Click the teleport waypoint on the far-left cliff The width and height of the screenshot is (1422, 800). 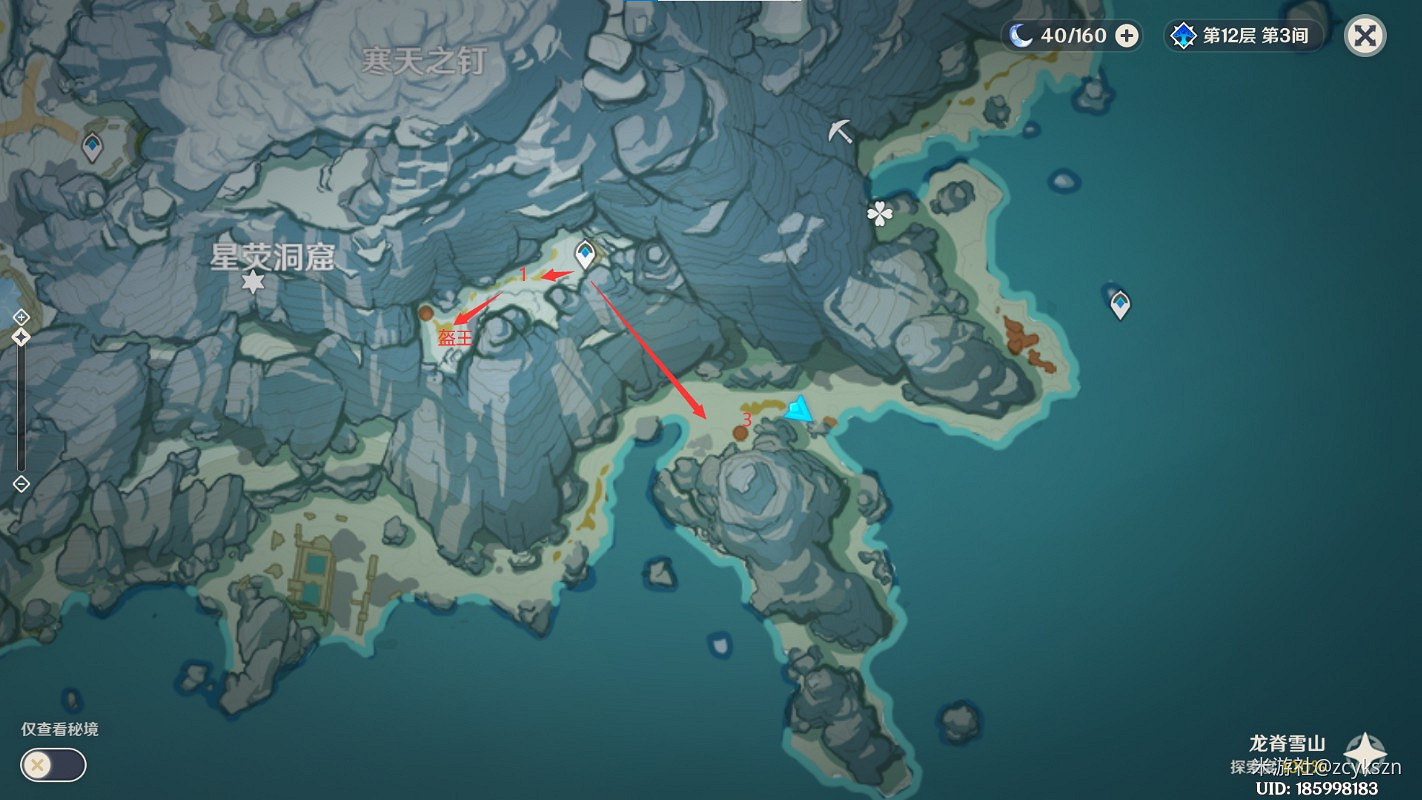[x=91, y=145]
